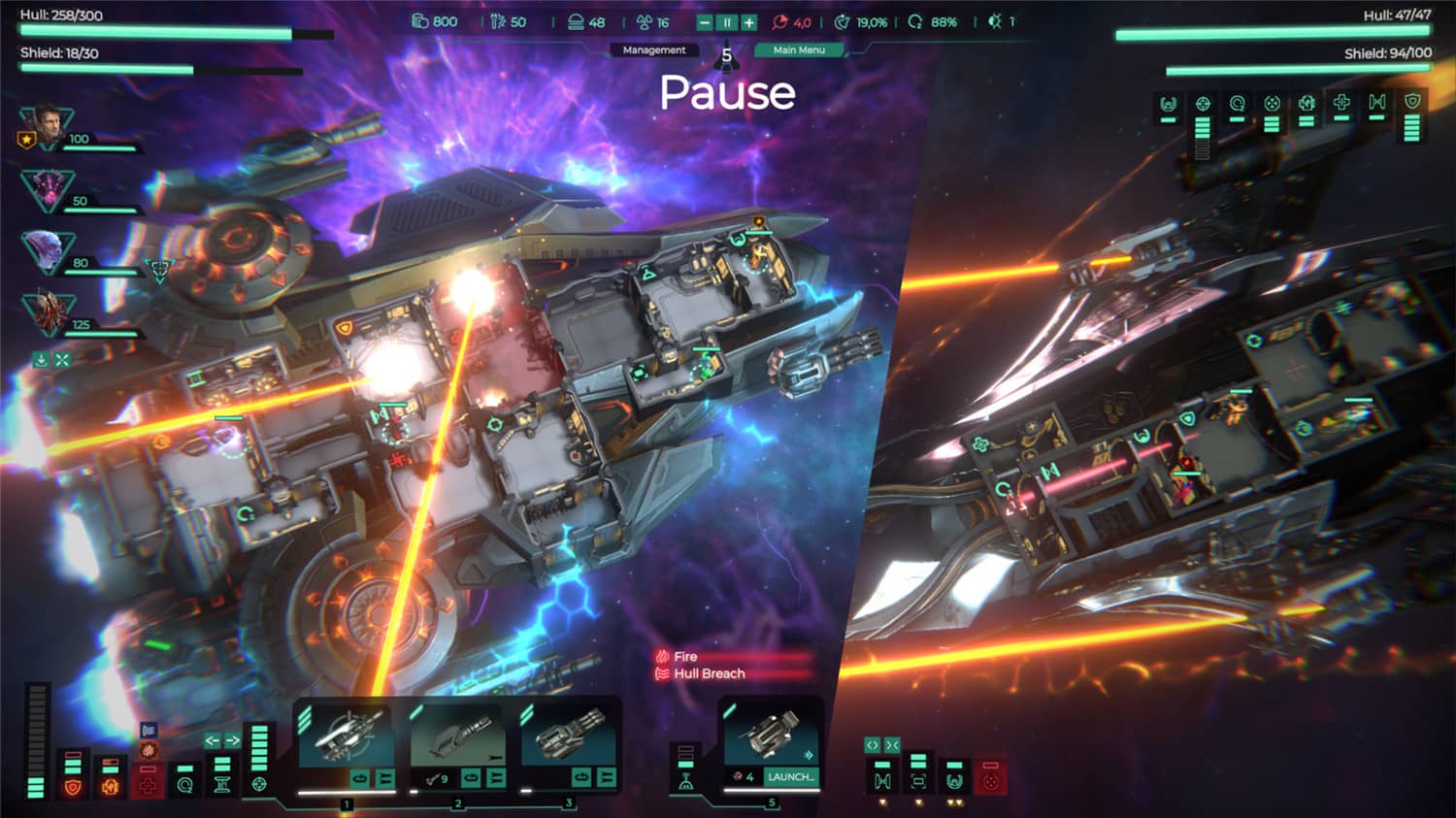Click the blue expand arrow on the launcher slot
1456x818 pixels.
click(809, 754)
